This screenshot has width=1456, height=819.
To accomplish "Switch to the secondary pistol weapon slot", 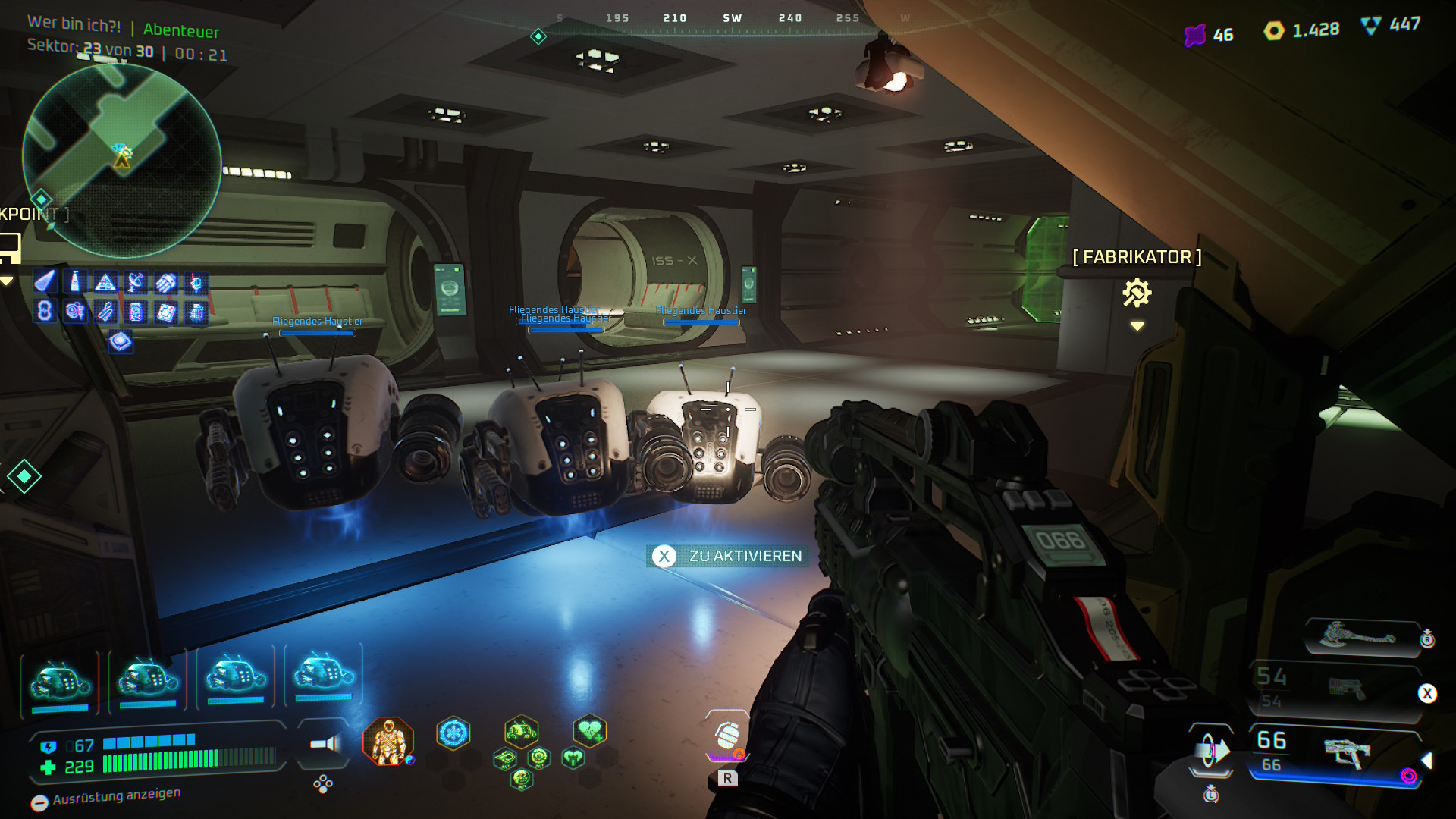I will click(x=1345, y=689).
